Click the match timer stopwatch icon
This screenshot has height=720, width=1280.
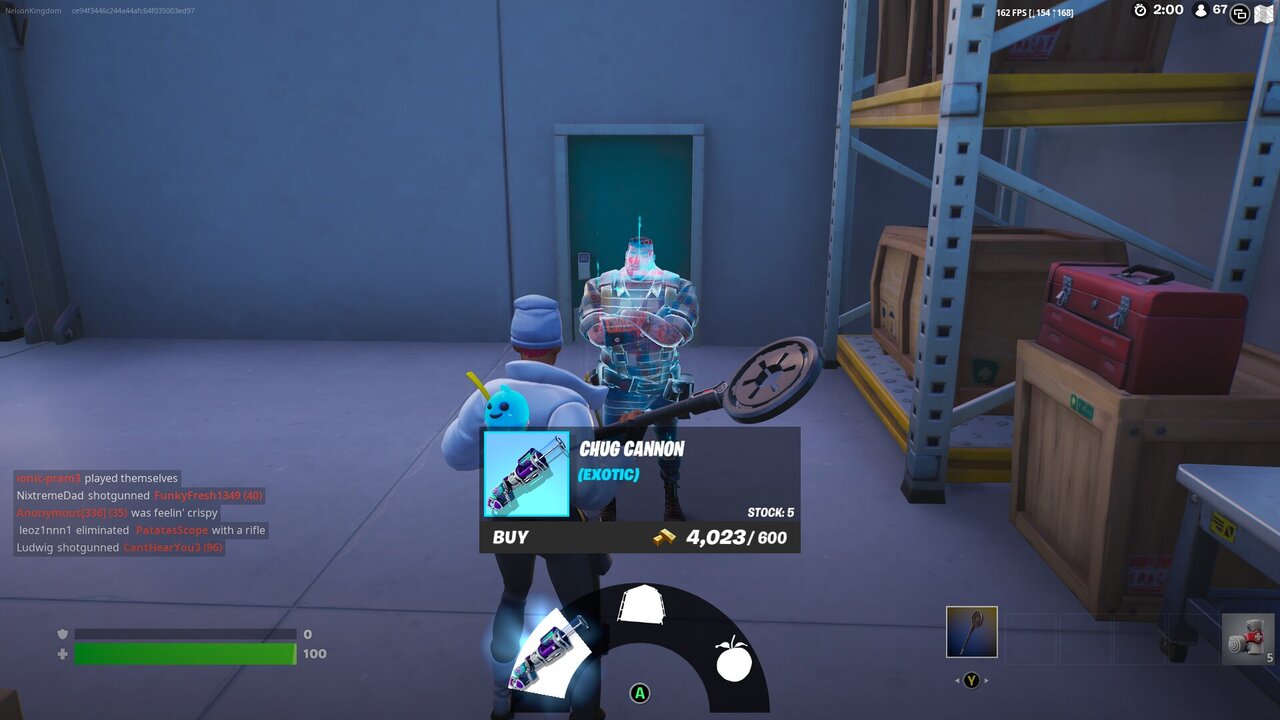(1140, 11)
